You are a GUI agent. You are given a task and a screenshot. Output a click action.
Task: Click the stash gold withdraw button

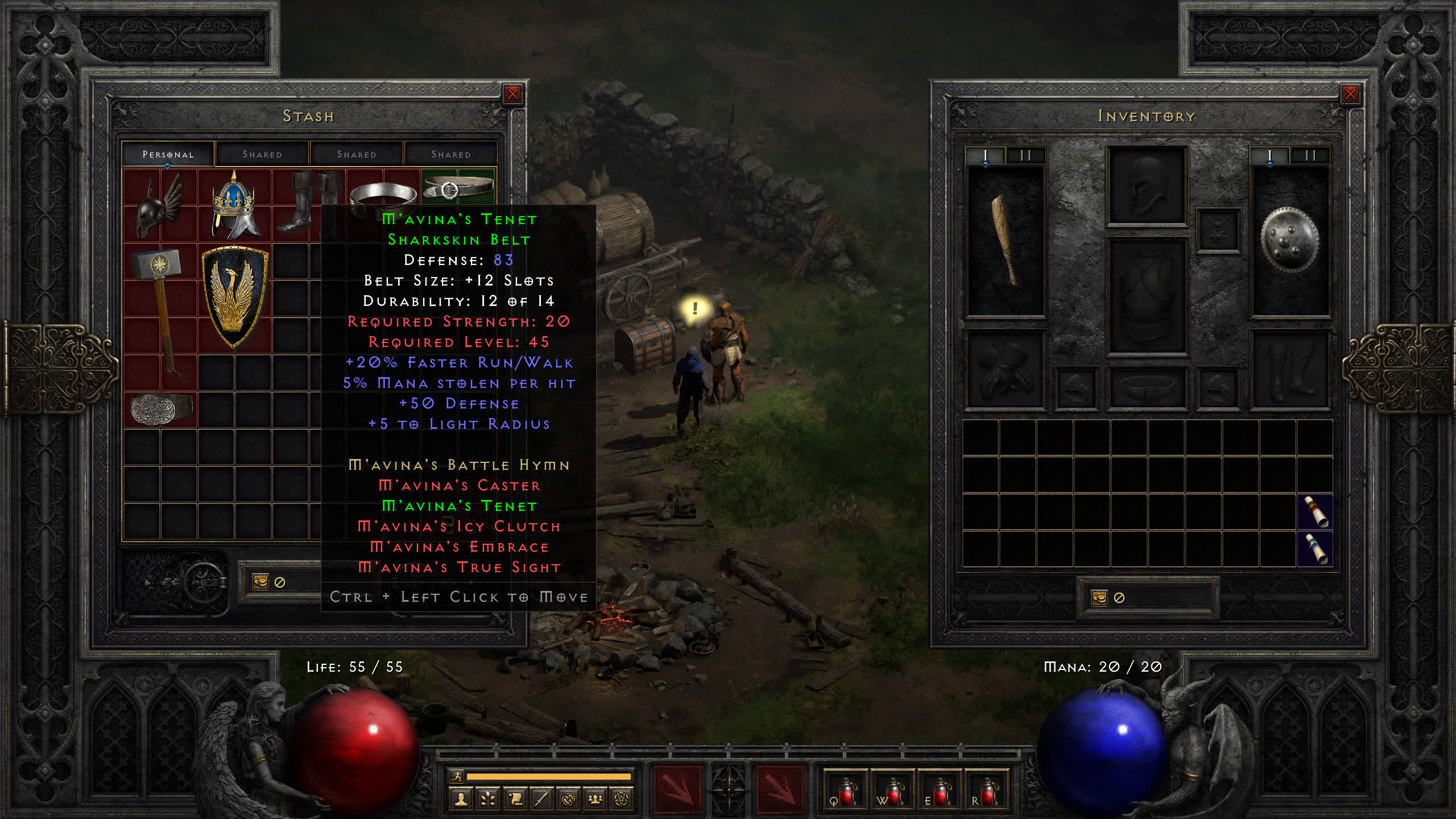[260, 582]
